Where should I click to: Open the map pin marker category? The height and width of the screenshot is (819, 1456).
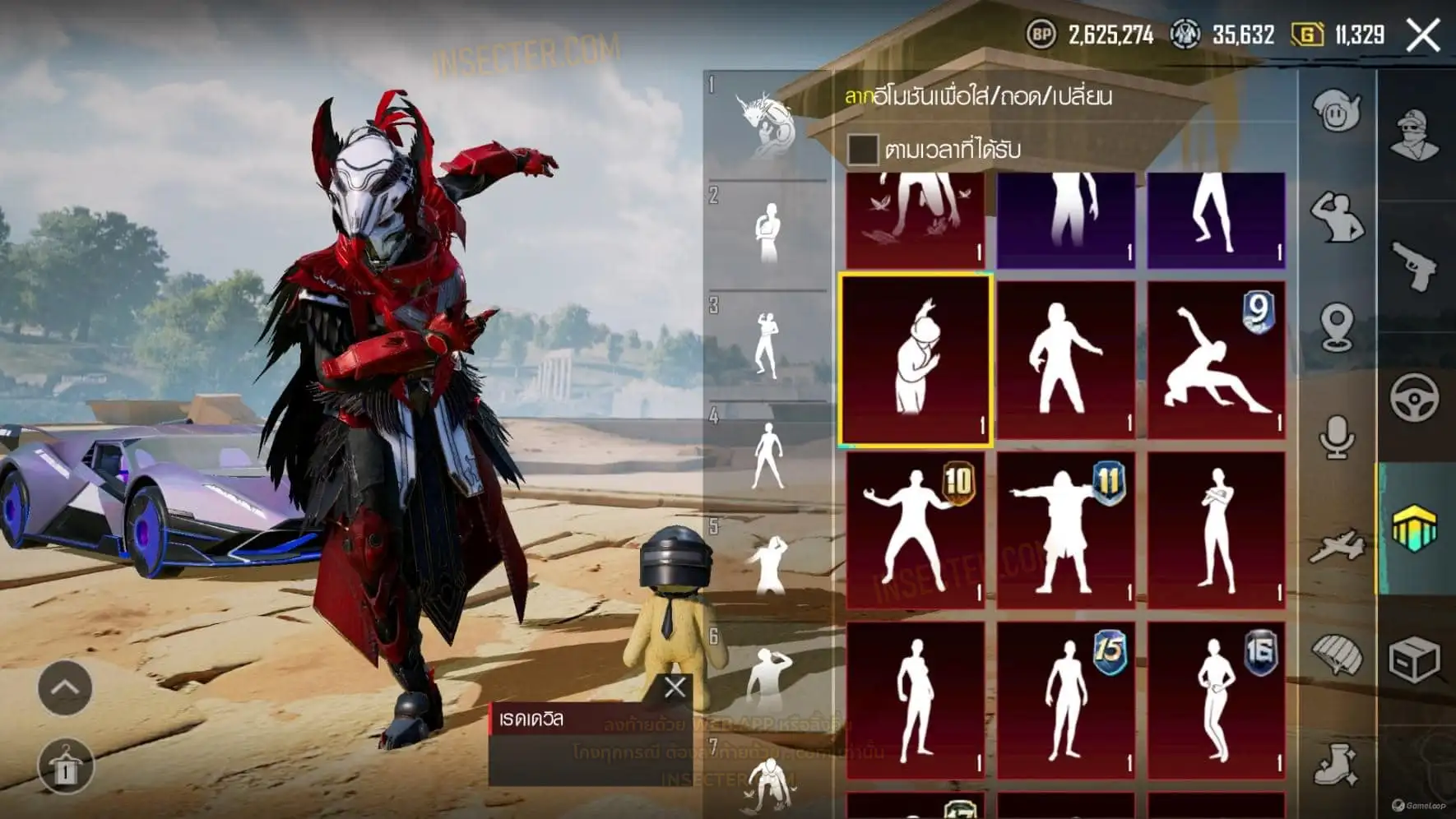point(1337,327)
